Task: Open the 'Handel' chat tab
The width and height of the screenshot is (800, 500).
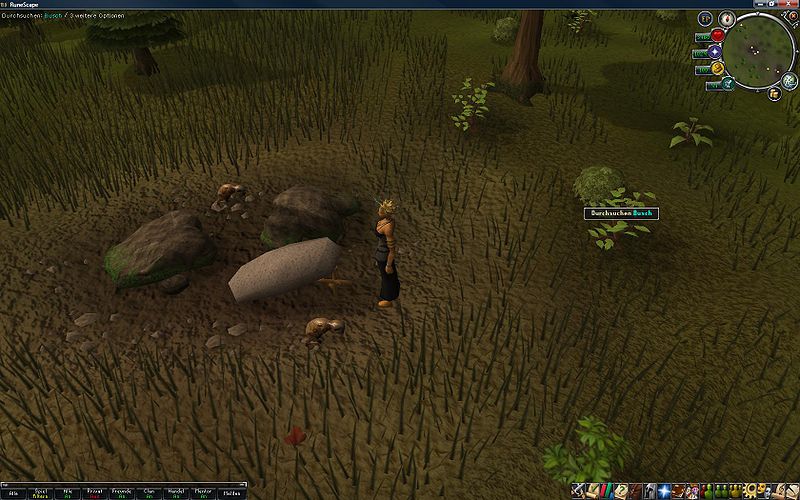Action: (x=176, y=492)
